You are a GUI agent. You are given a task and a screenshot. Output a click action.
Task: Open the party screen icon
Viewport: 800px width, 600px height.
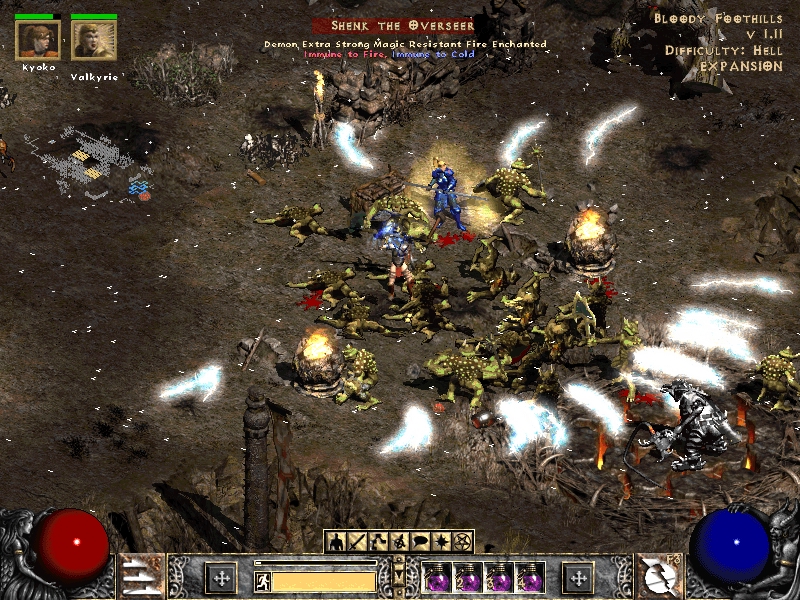coord(399,541)
